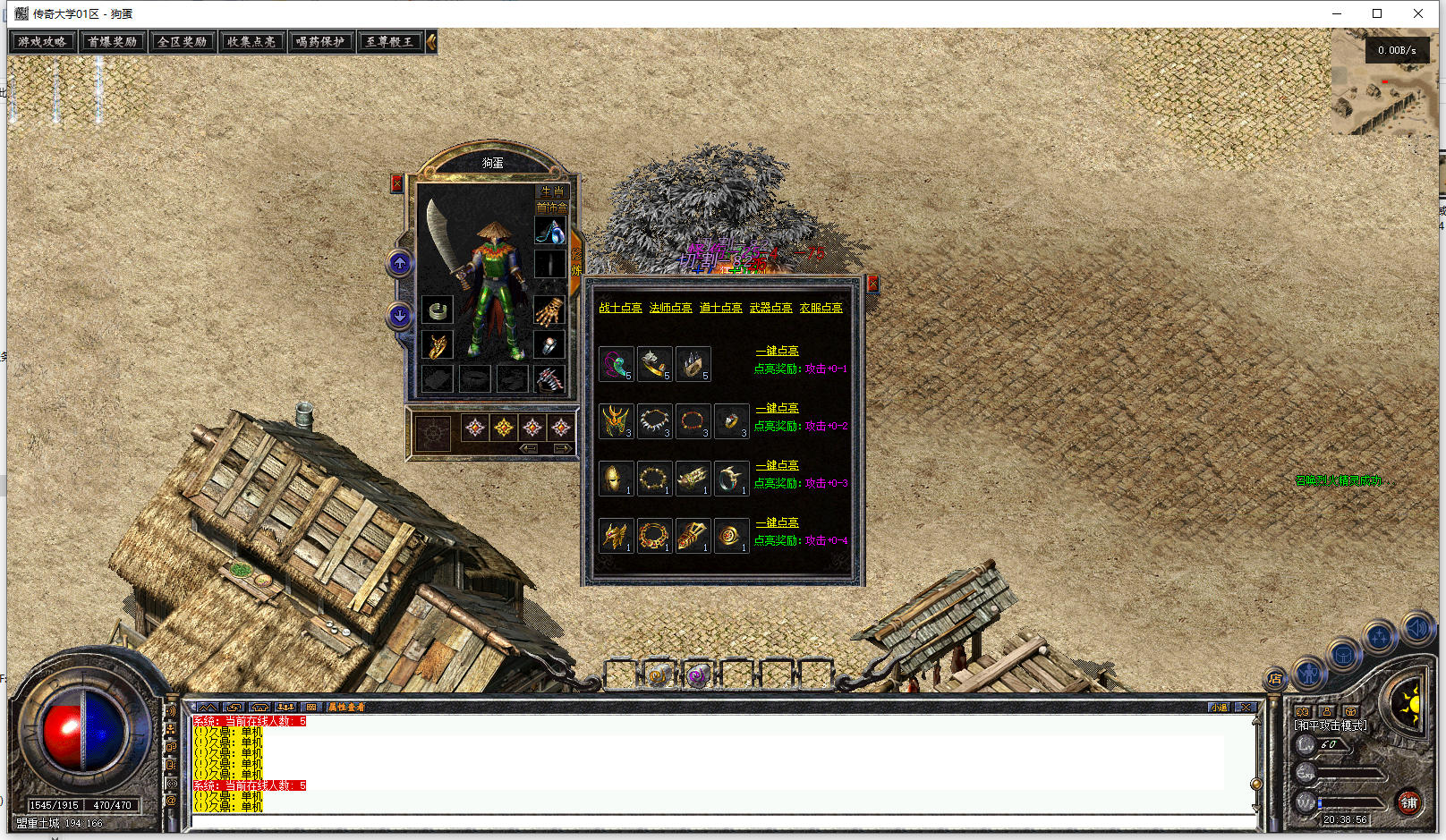Image resolution: width=1446 pixels, height=840 pixels.
Task: Open the 游戏攻略 game guide menu
Action: coord(42,42)
